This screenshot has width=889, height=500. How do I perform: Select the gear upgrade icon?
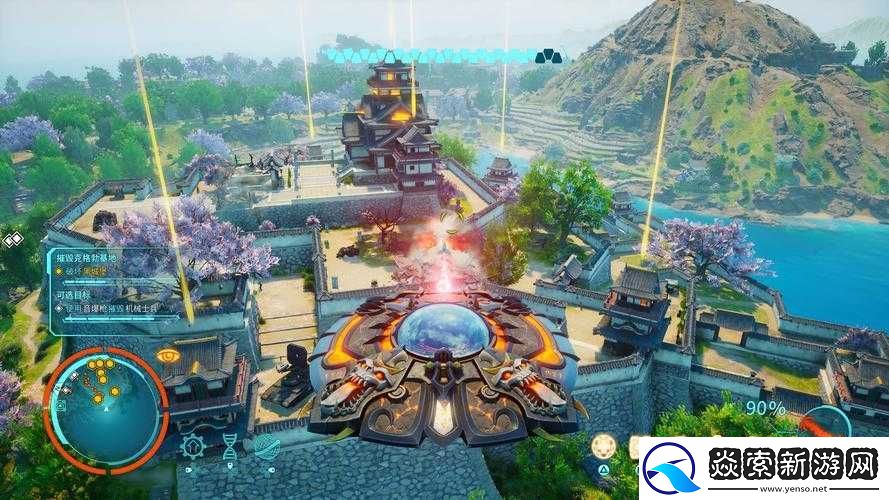[194, 446]
